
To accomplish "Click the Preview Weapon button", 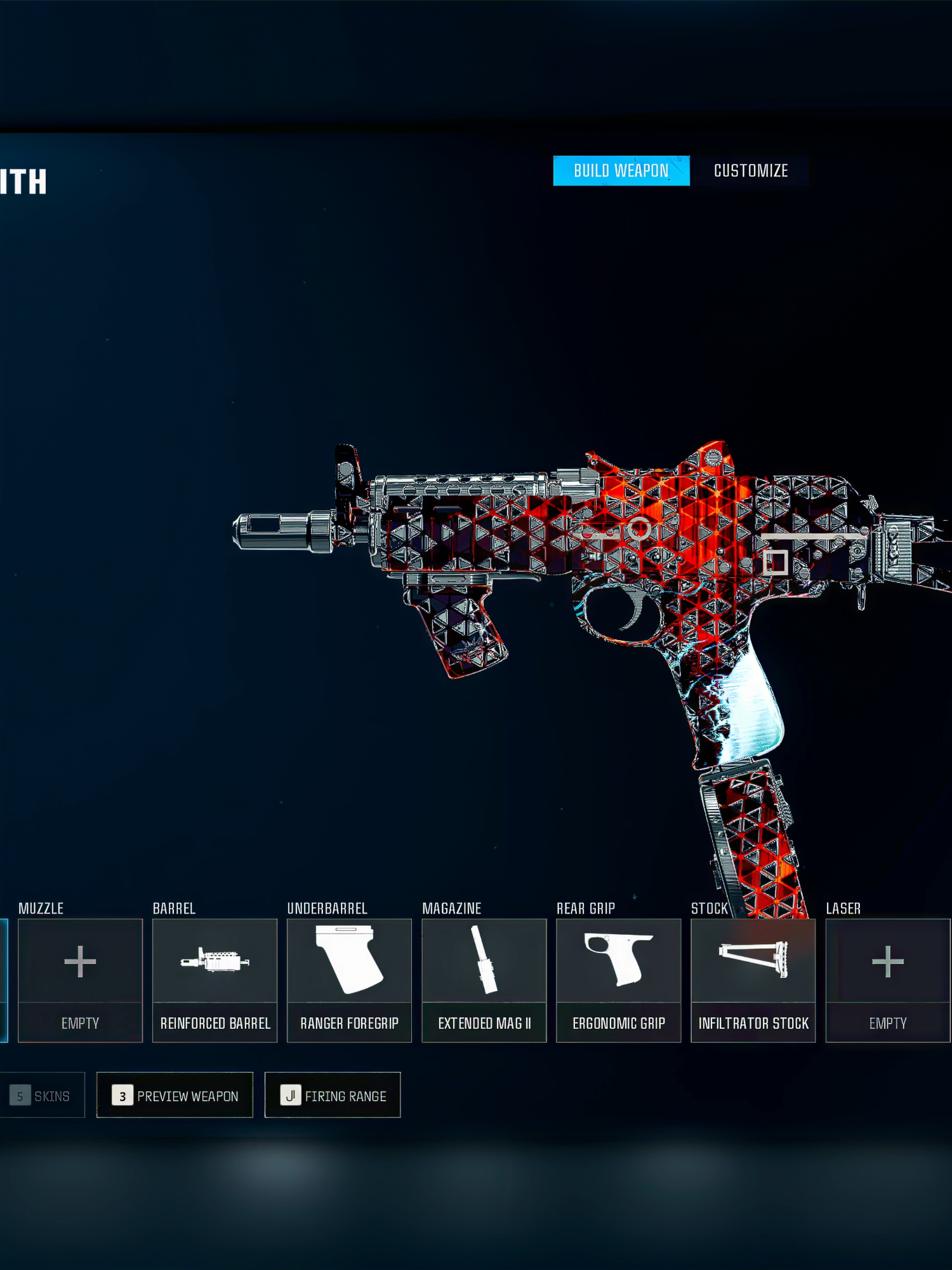I will [176, 1095].
